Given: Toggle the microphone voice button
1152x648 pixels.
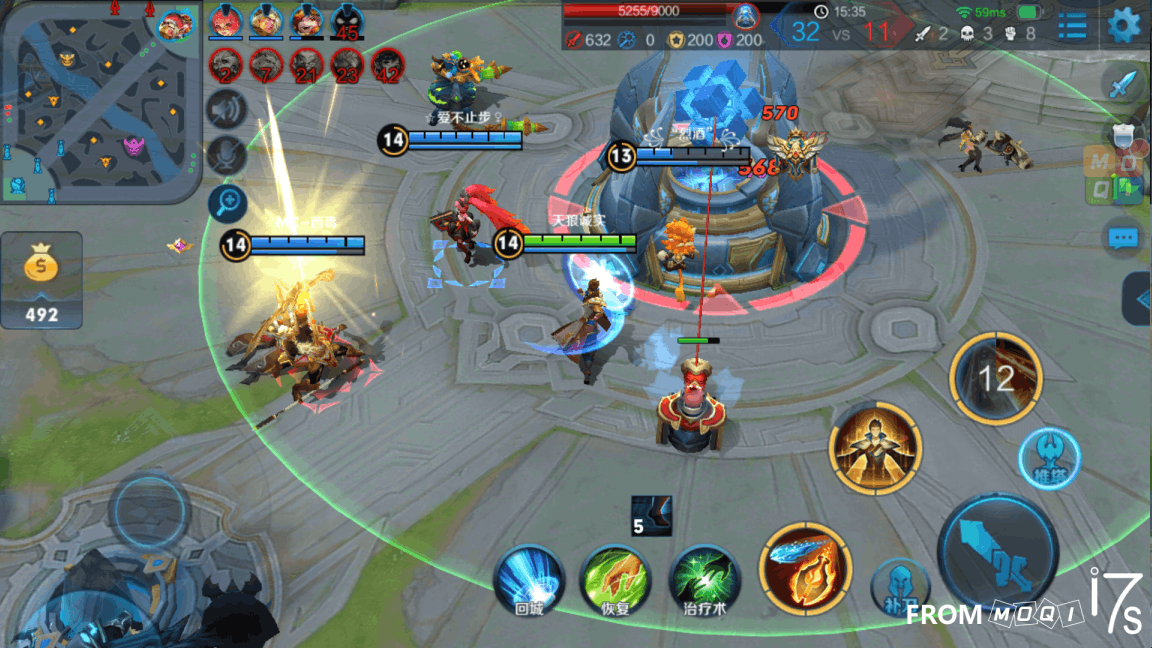Looking at the screenshot, I should (227, 155).
